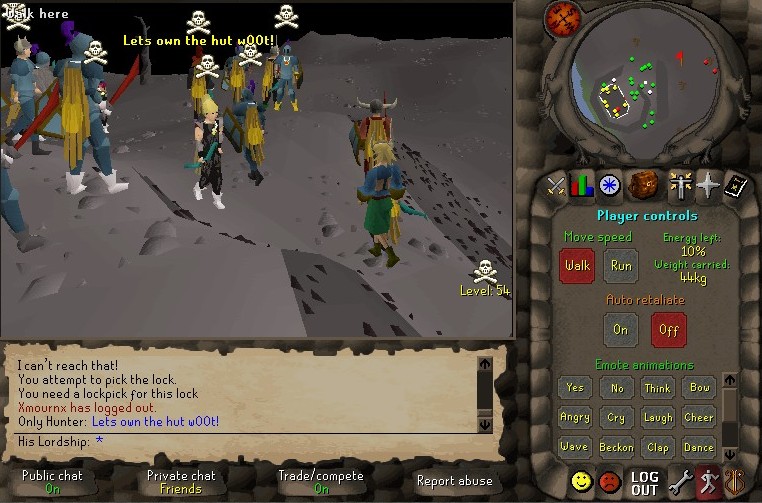
Task: Perform the Cheer emote
Action: [699, 417]
